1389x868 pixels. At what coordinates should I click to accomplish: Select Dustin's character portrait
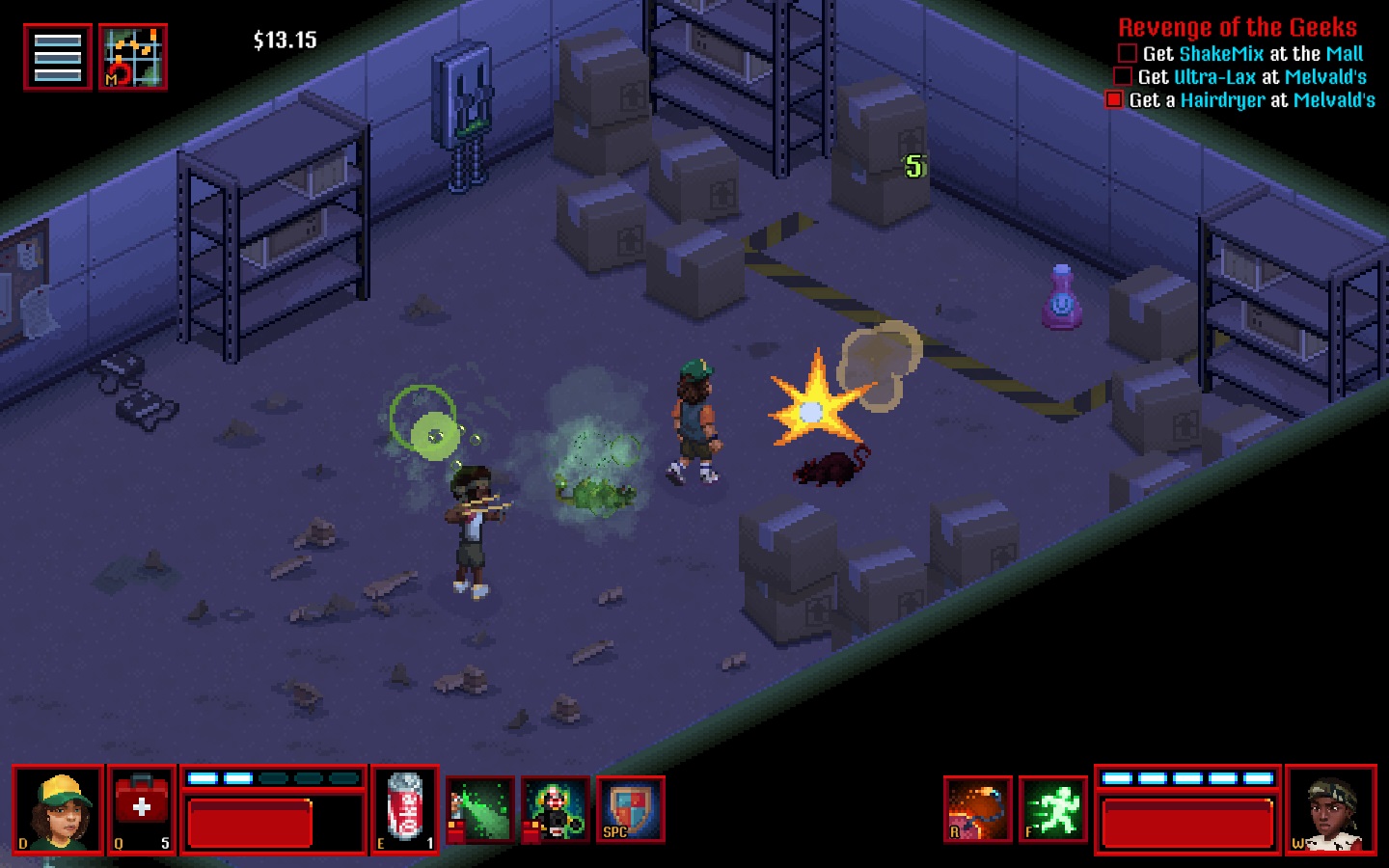58,810
